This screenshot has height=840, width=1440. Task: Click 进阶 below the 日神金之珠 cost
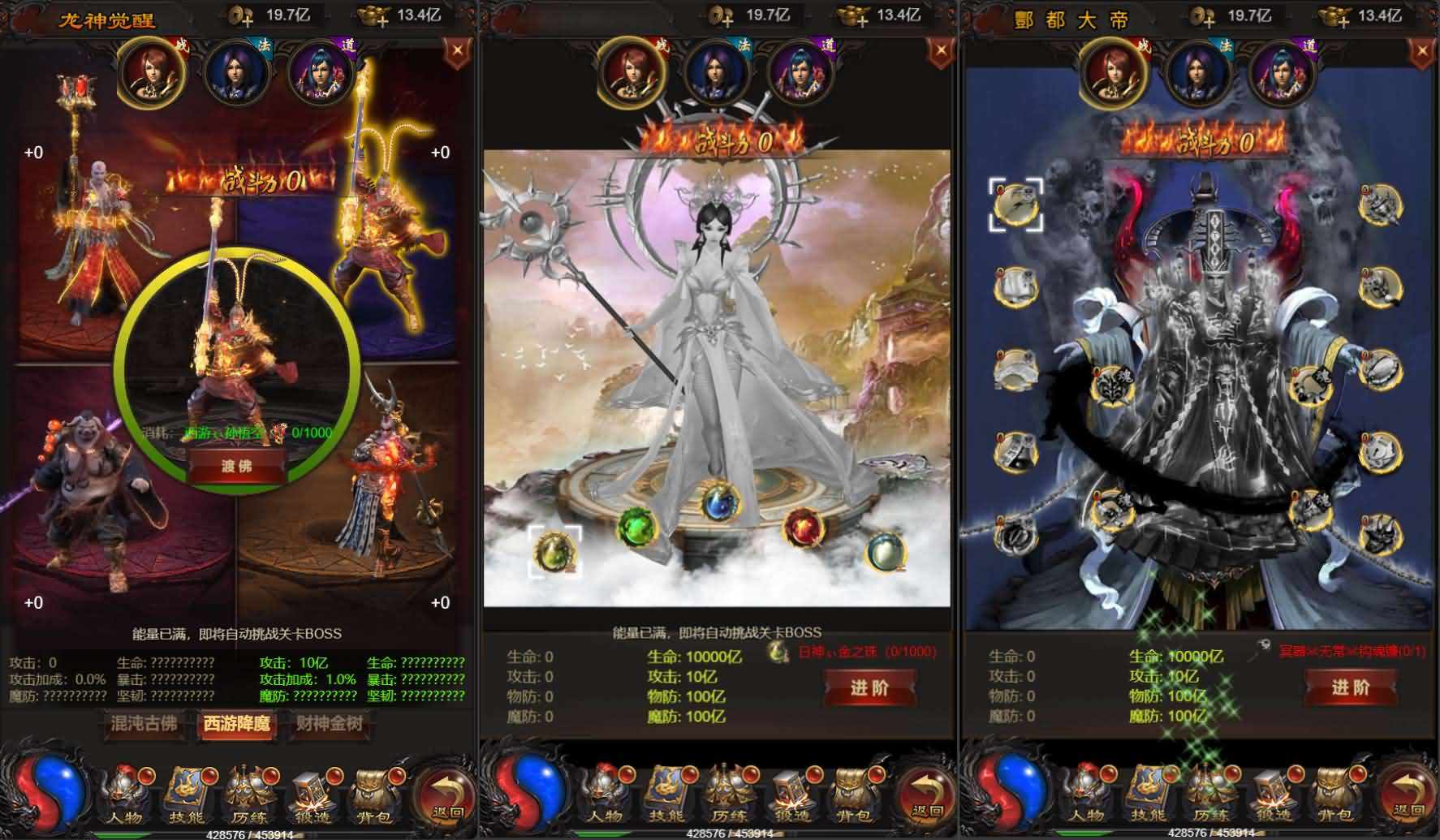coord(869,688)
